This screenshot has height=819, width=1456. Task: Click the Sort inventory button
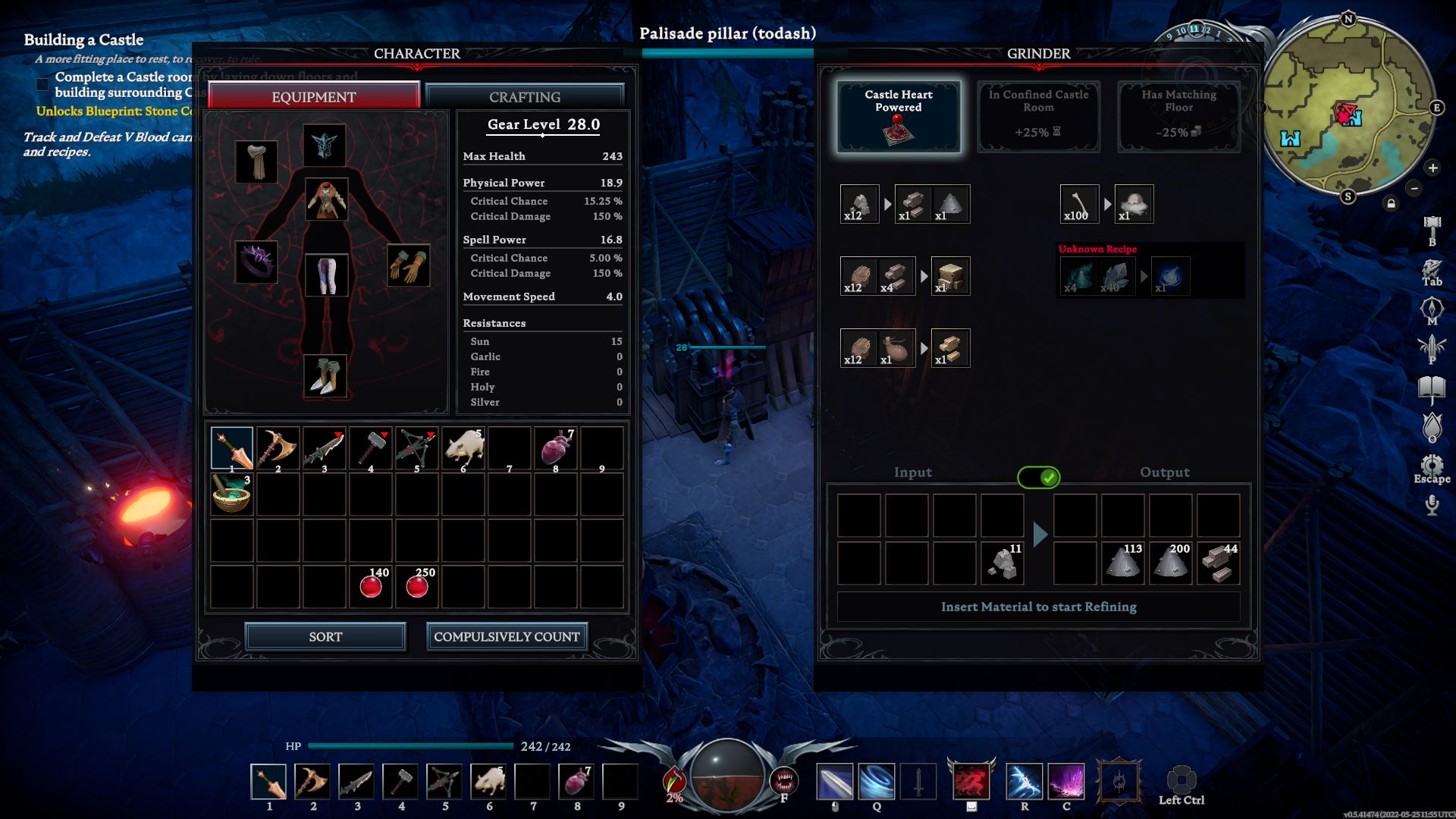point(325,637)
